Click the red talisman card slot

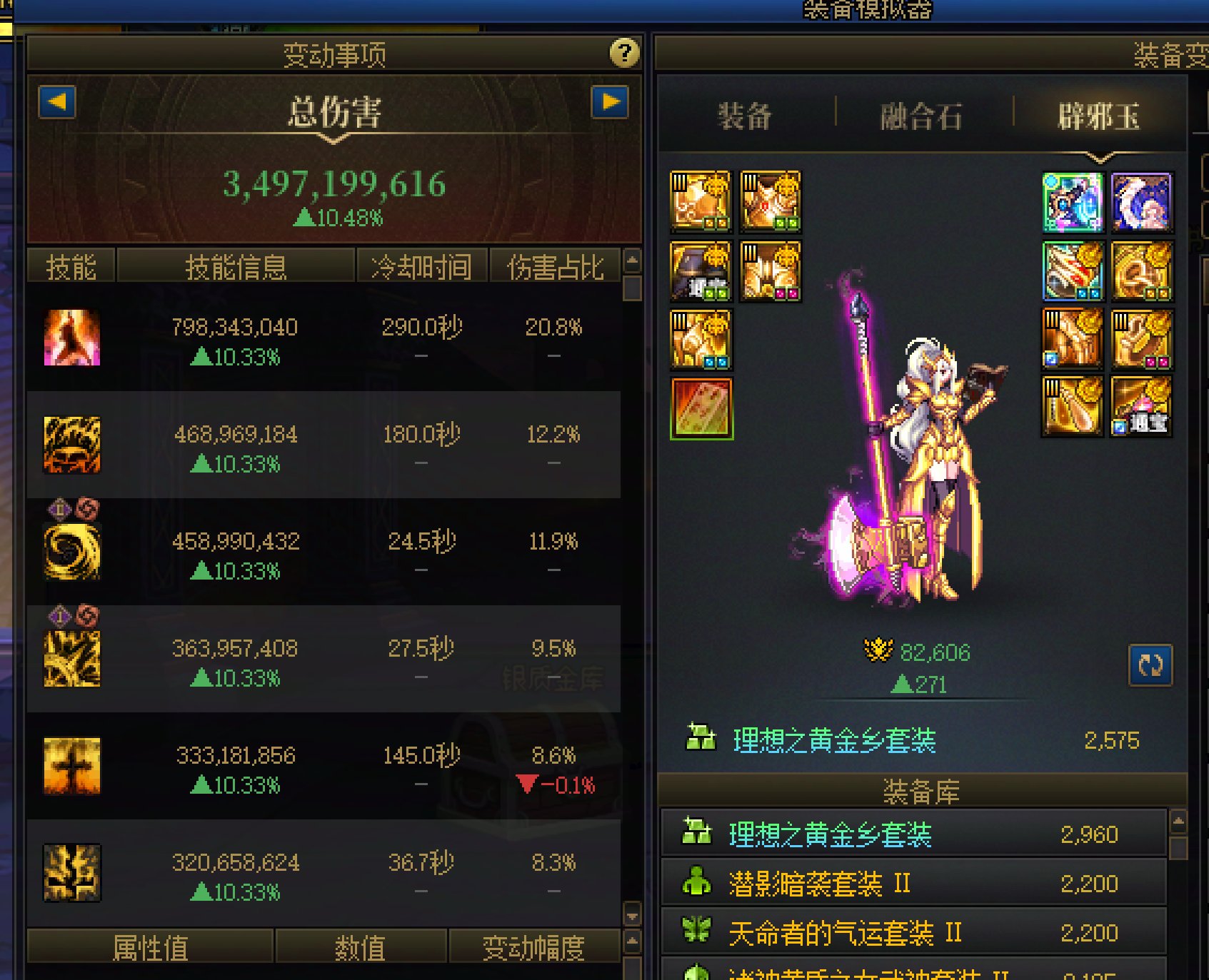[701, 410]
